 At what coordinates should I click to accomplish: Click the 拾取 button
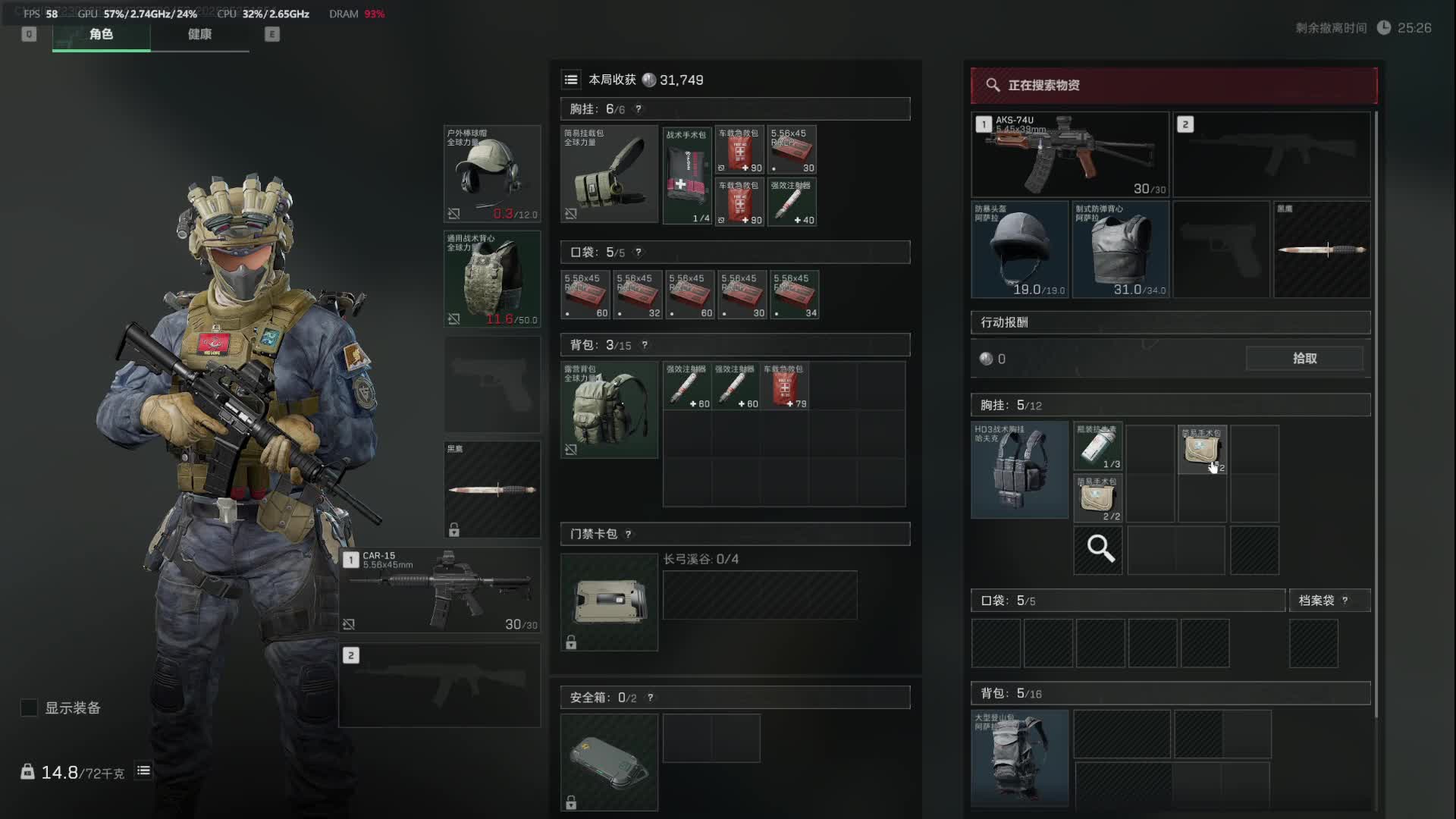1304,359
